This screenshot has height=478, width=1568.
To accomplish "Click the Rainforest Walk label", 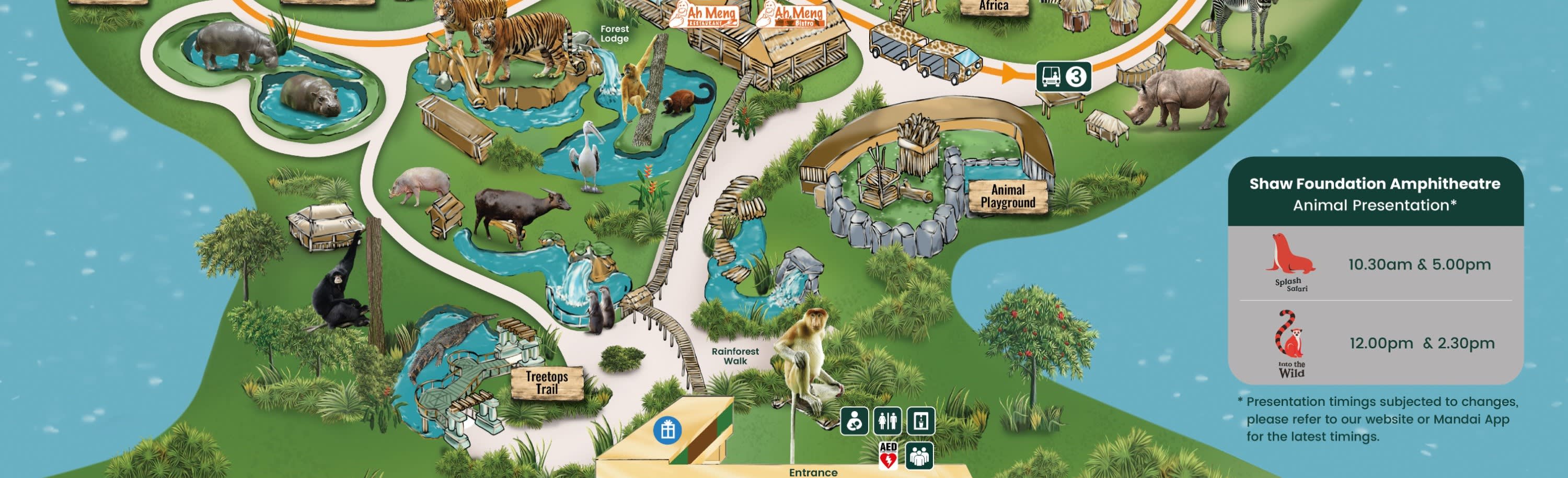I will 735,356.
